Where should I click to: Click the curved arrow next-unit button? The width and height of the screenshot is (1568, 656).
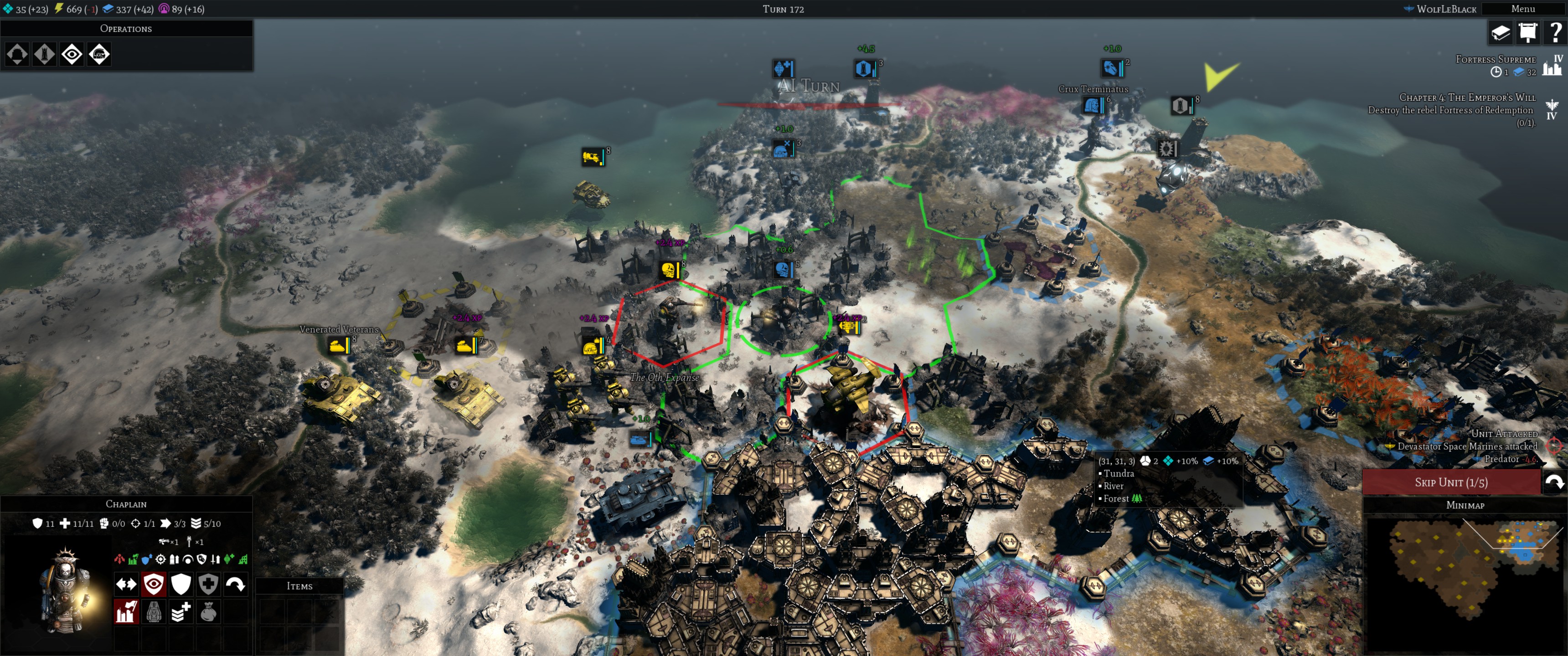1555,482
